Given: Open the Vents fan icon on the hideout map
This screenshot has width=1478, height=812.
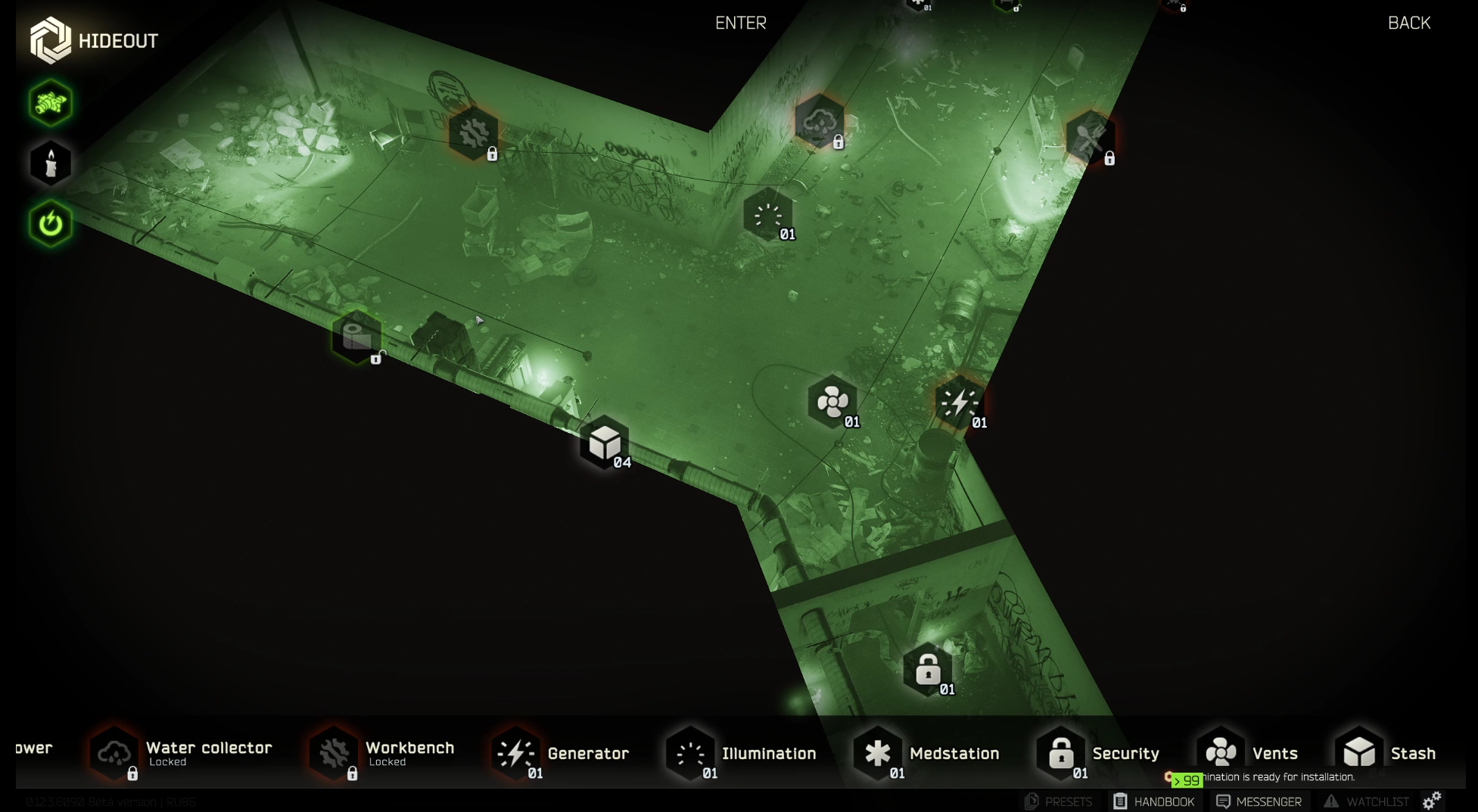Looking at the screenshot, I should tap(832, 400).
